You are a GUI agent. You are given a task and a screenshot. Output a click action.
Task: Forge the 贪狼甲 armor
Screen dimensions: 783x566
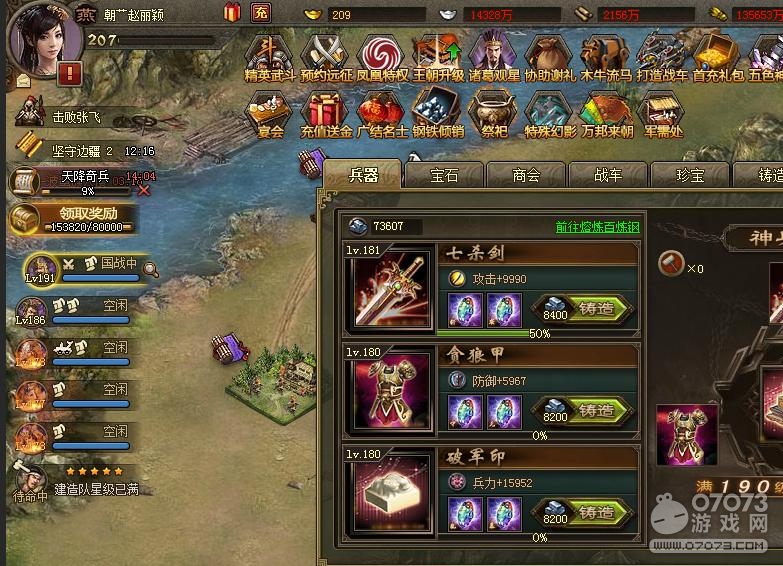tap(596, 410)
